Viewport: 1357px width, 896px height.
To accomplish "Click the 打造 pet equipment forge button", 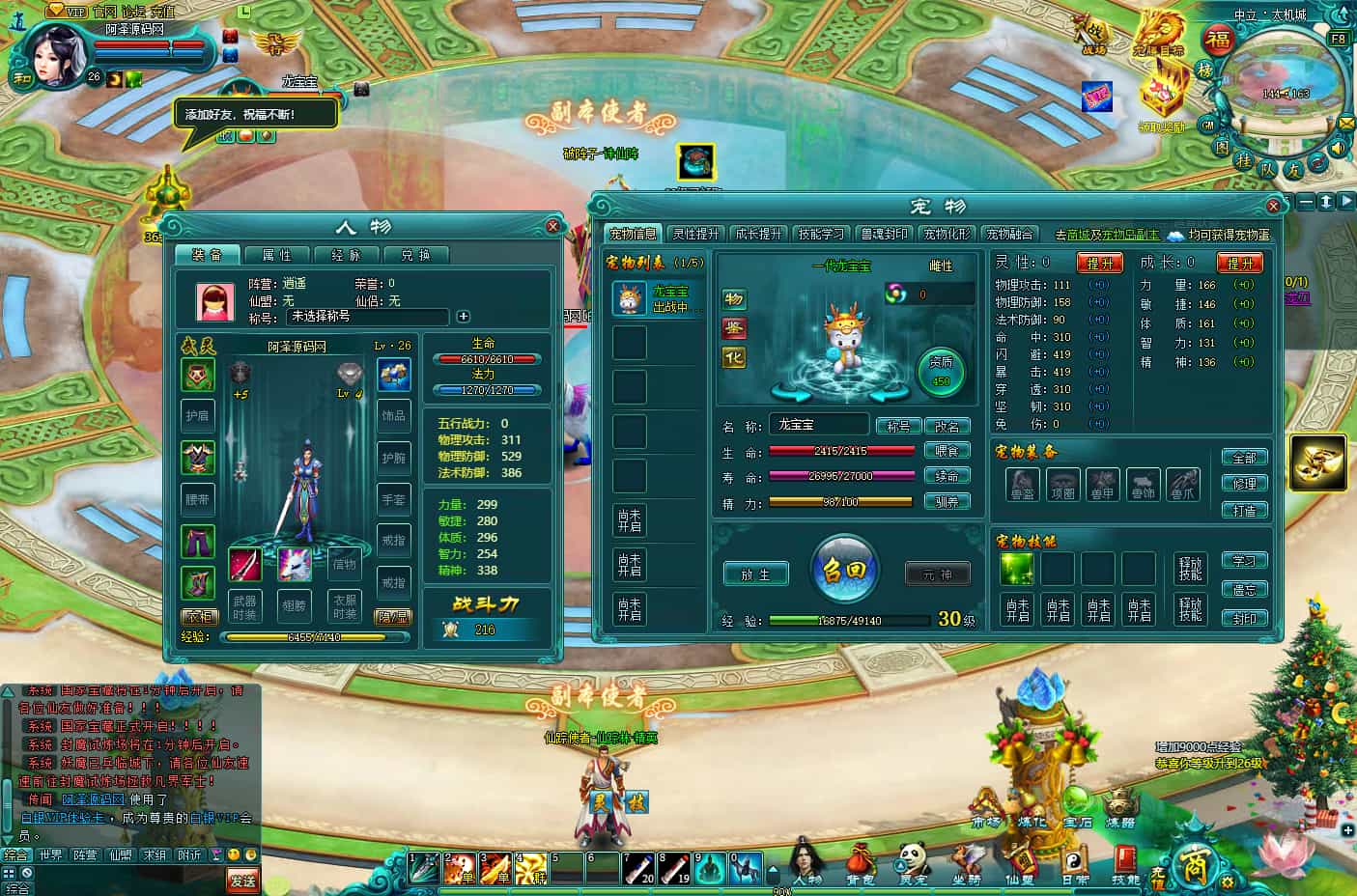I will coord(1244,510).
